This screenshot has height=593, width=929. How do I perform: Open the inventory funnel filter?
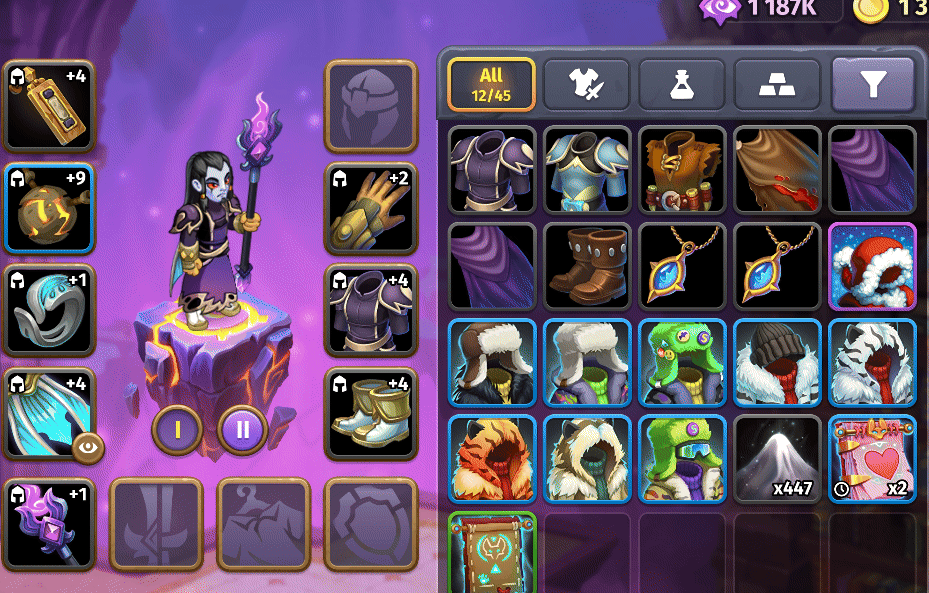coord(872,85)
